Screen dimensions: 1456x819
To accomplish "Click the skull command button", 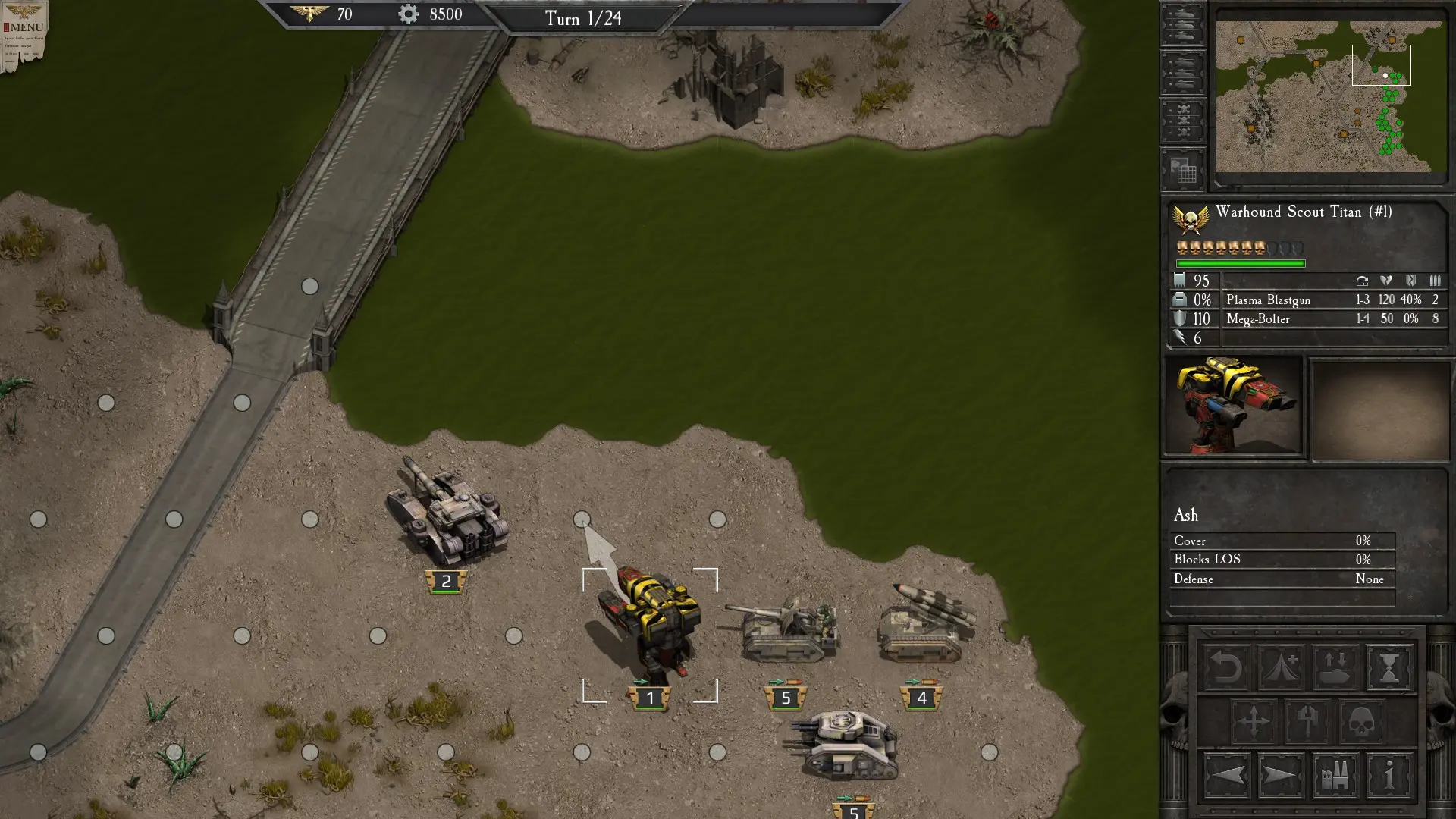I will (x=1361, y=721).
